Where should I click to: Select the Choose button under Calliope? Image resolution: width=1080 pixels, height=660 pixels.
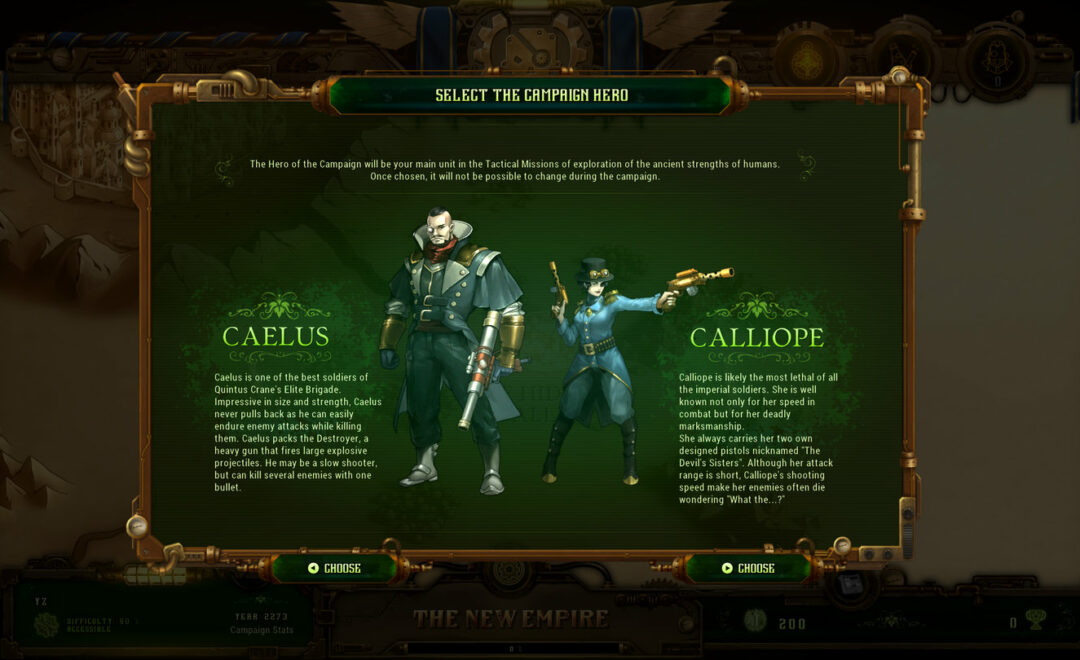tap(749, 568)
